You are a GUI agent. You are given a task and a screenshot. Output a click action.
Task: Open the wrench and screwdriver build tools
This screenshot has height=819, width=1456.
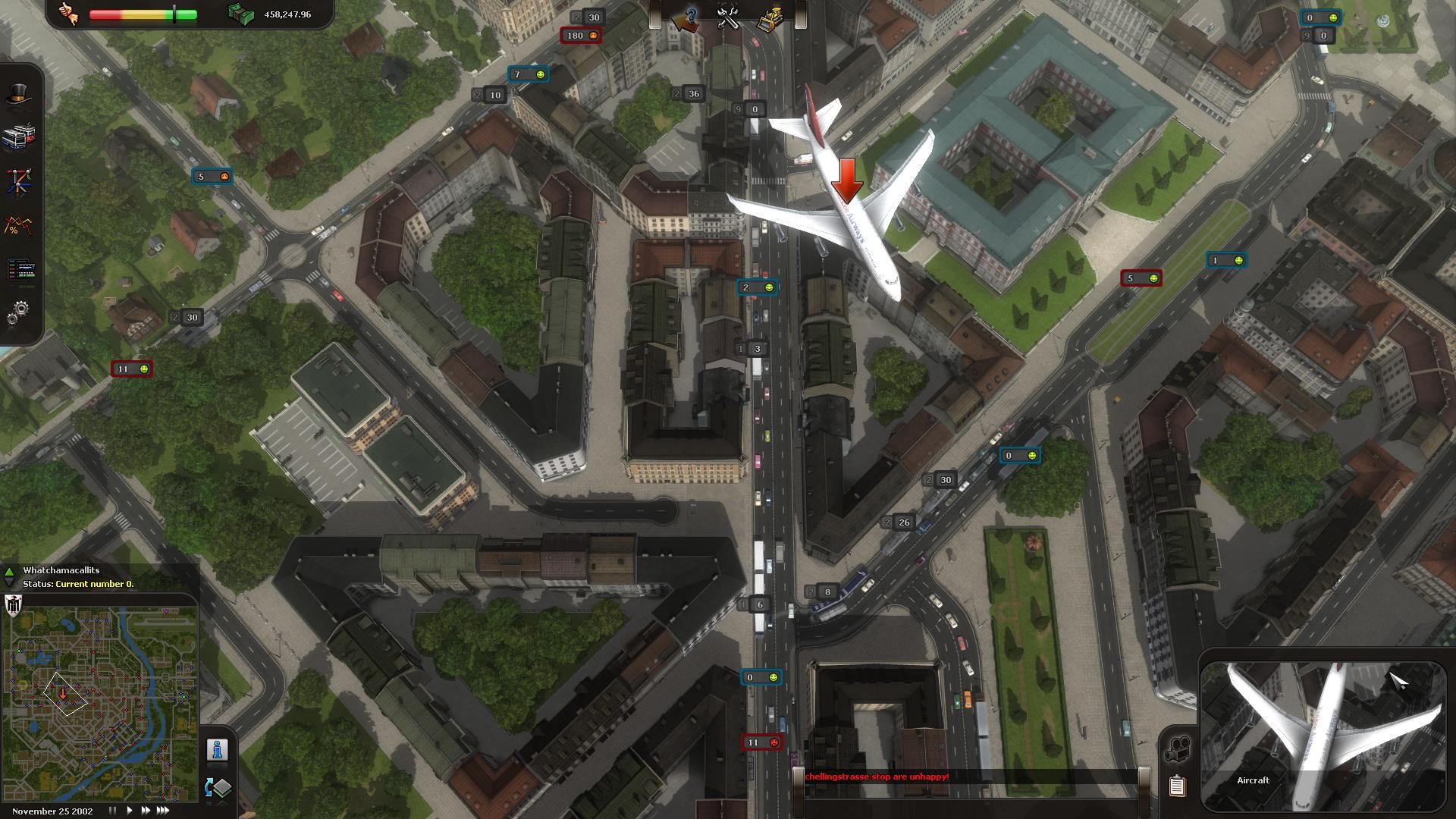pos(726,19)
